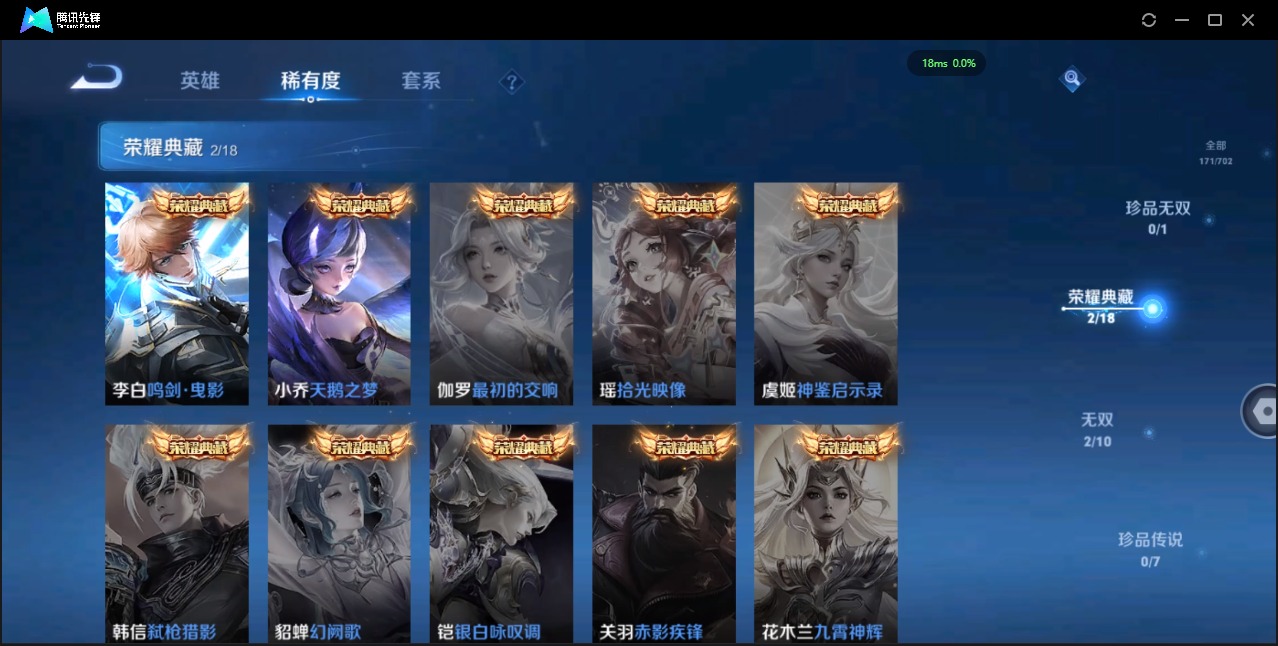Image resolution: width=1278 pixels, height=646 pixels.
Task: View the 瑶 拾光映像 skin card
Action: click(x=664, y=294)
